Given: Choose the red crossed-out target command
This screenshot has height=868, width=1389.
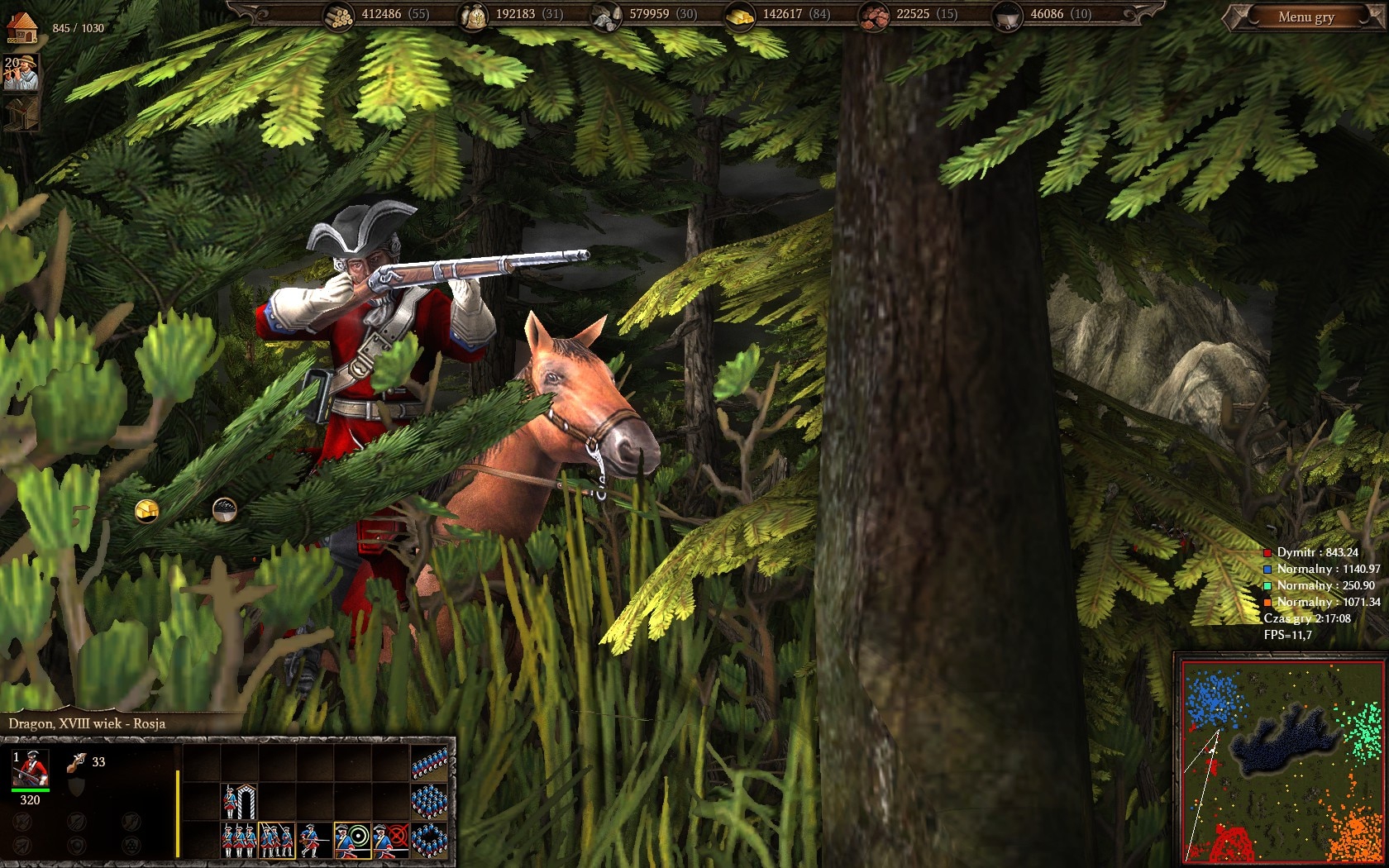Looking at the screenshot, I should pos(390,841).
